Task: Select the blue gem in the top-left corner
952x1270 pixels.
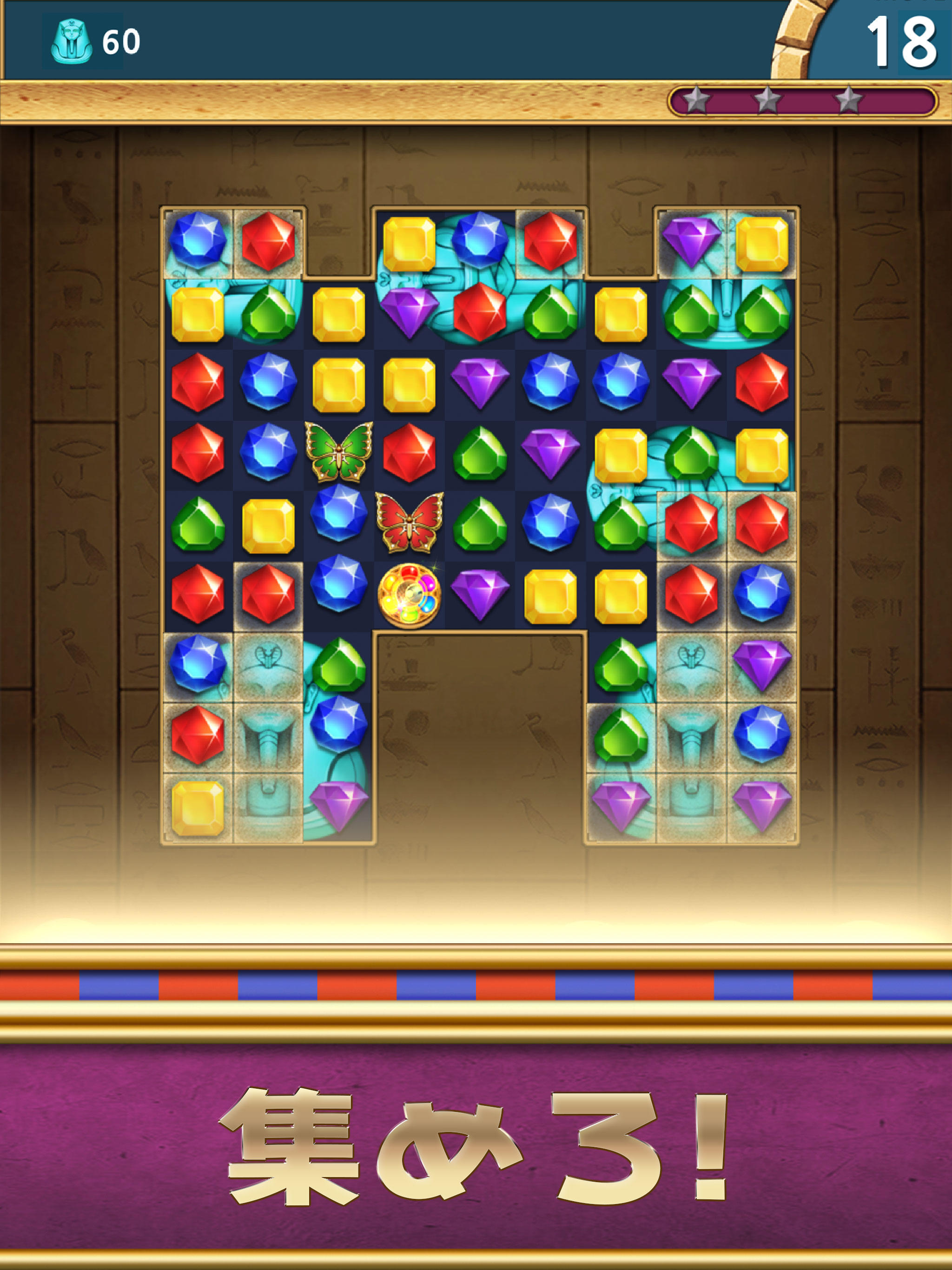Action: pyautogui.click(x=198, y=241)
